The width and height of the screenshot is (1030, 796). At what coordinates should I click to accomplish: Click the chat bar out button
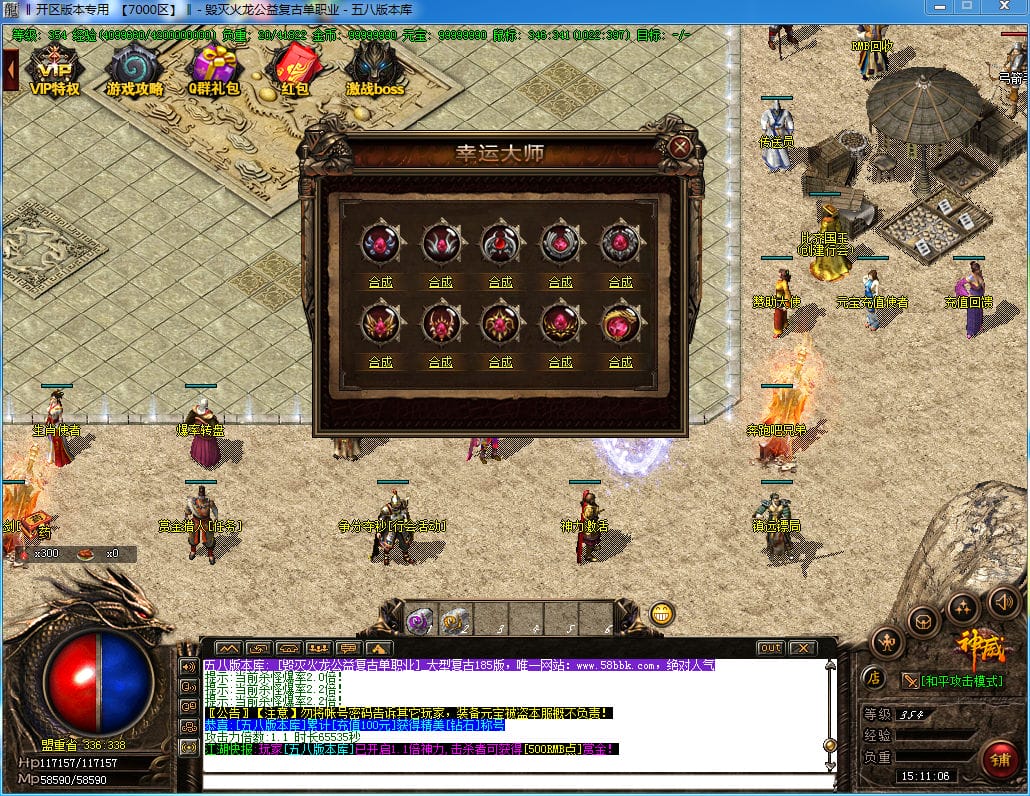pyautogui.click(x=770, y=648)
